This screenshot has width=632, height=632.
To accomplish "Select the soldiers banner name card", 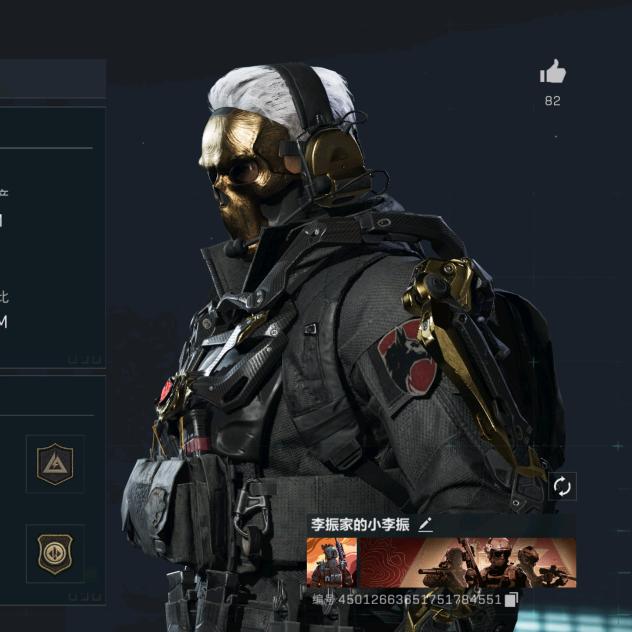I will click(x=467, y=563).
